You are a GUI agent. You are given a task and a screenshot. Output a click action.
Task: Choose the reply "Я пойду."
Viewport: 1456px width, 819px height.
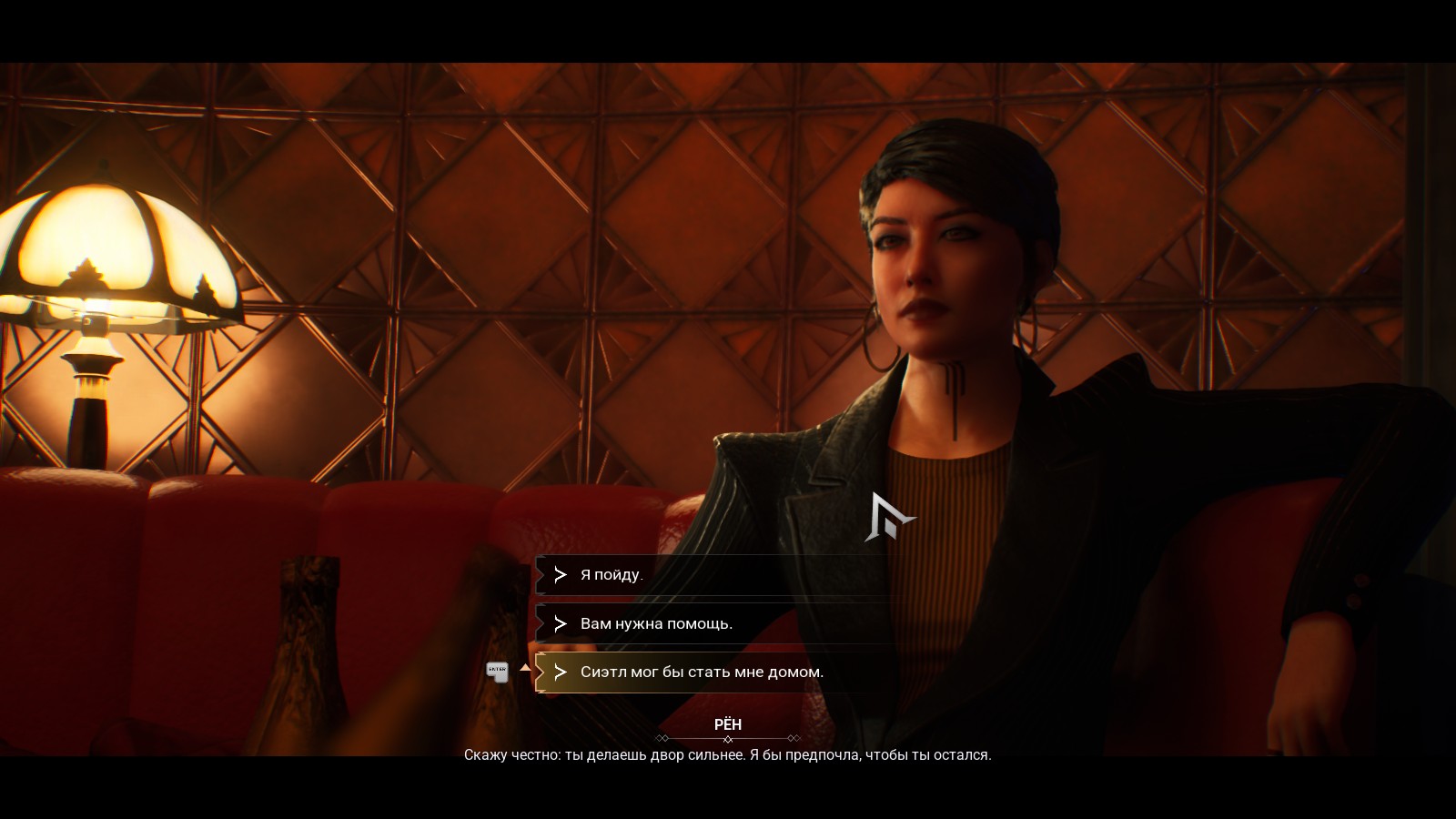tap(612, 575)
